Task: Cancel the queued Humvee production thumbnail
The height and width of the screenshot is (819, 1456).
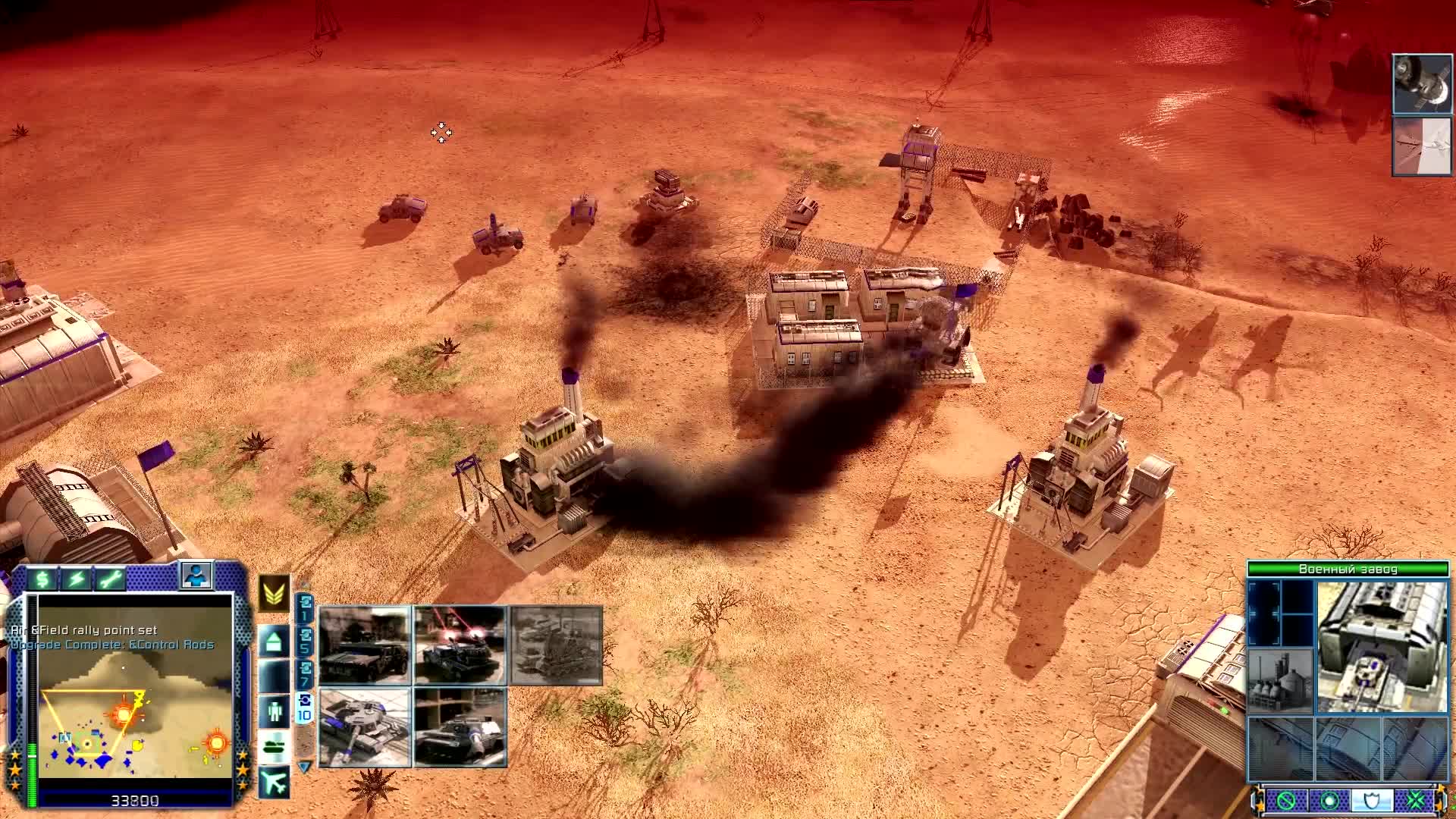Action: click(x=364, y=645)
